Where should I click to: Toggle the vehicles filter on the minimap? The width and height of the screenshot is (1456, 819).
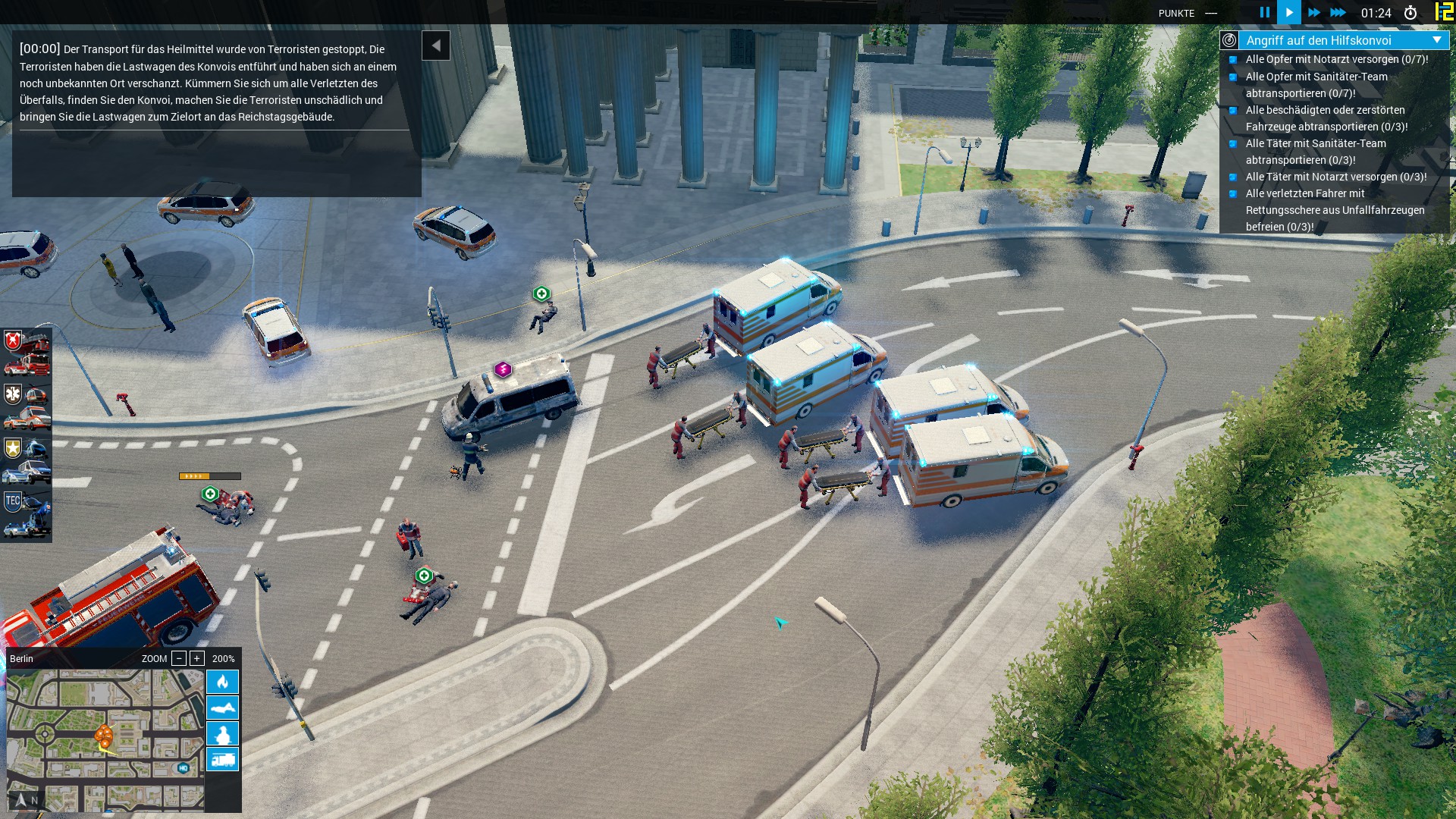pos(222,759)
